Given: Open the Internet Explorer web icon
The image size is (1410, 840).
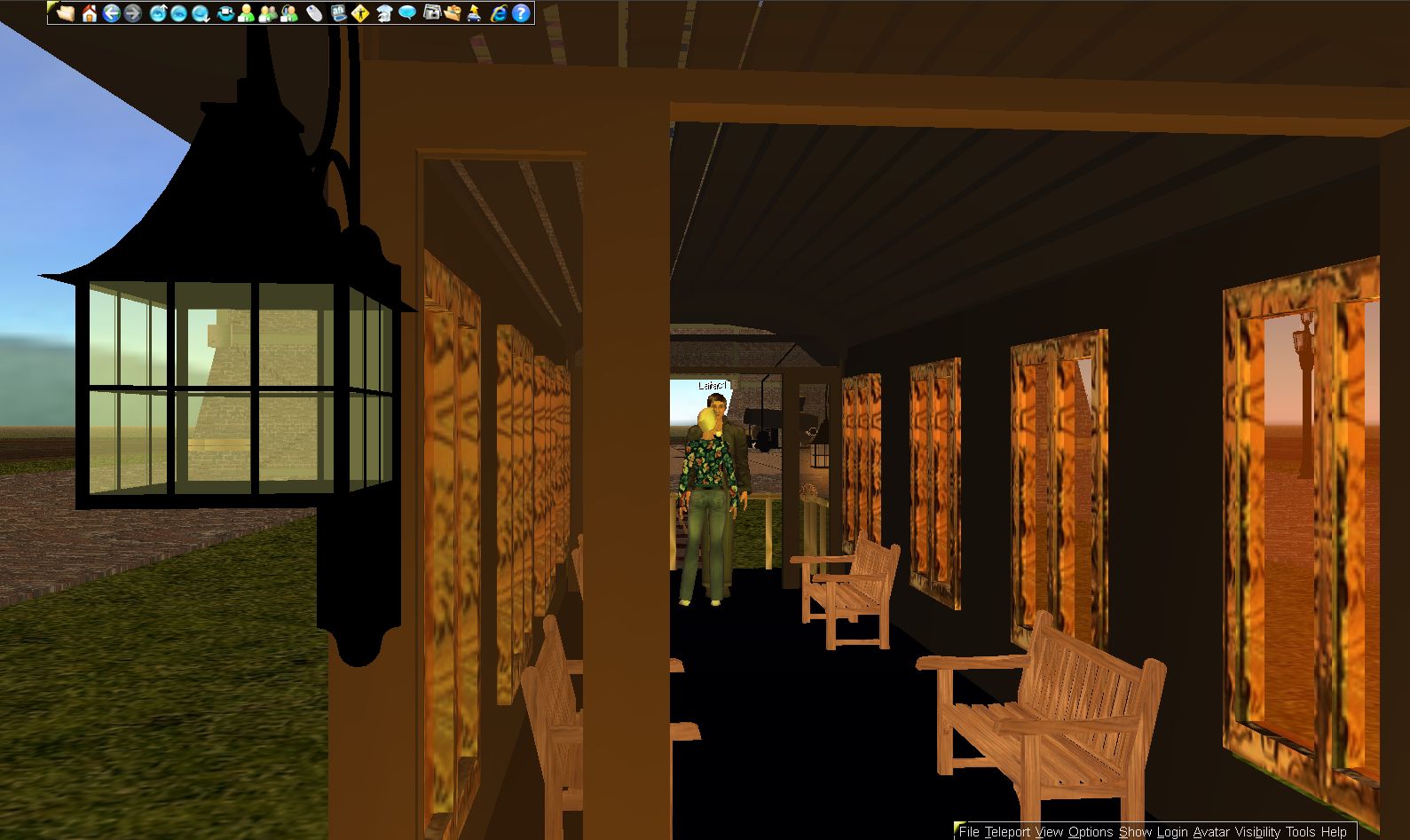Looking at the screenshot, I should [497, 13].
